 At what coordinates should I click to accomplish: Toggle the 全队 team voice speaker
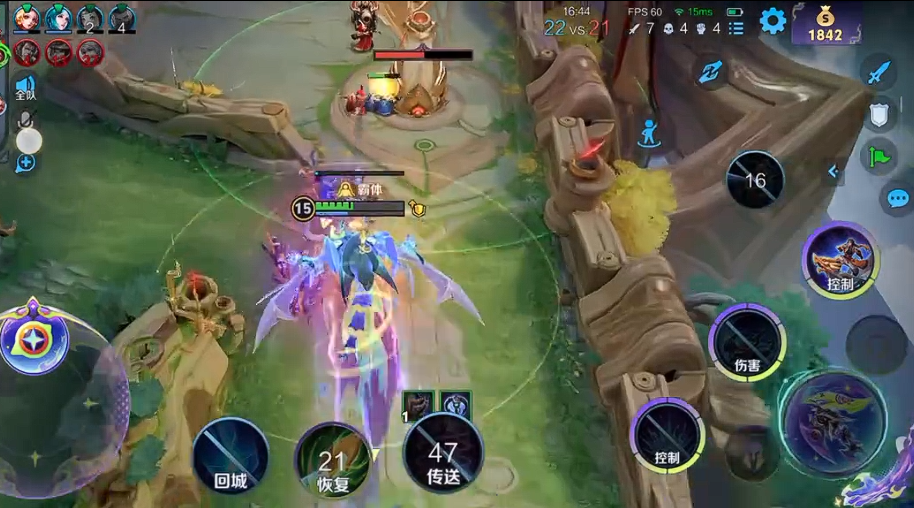pos(26,88)
